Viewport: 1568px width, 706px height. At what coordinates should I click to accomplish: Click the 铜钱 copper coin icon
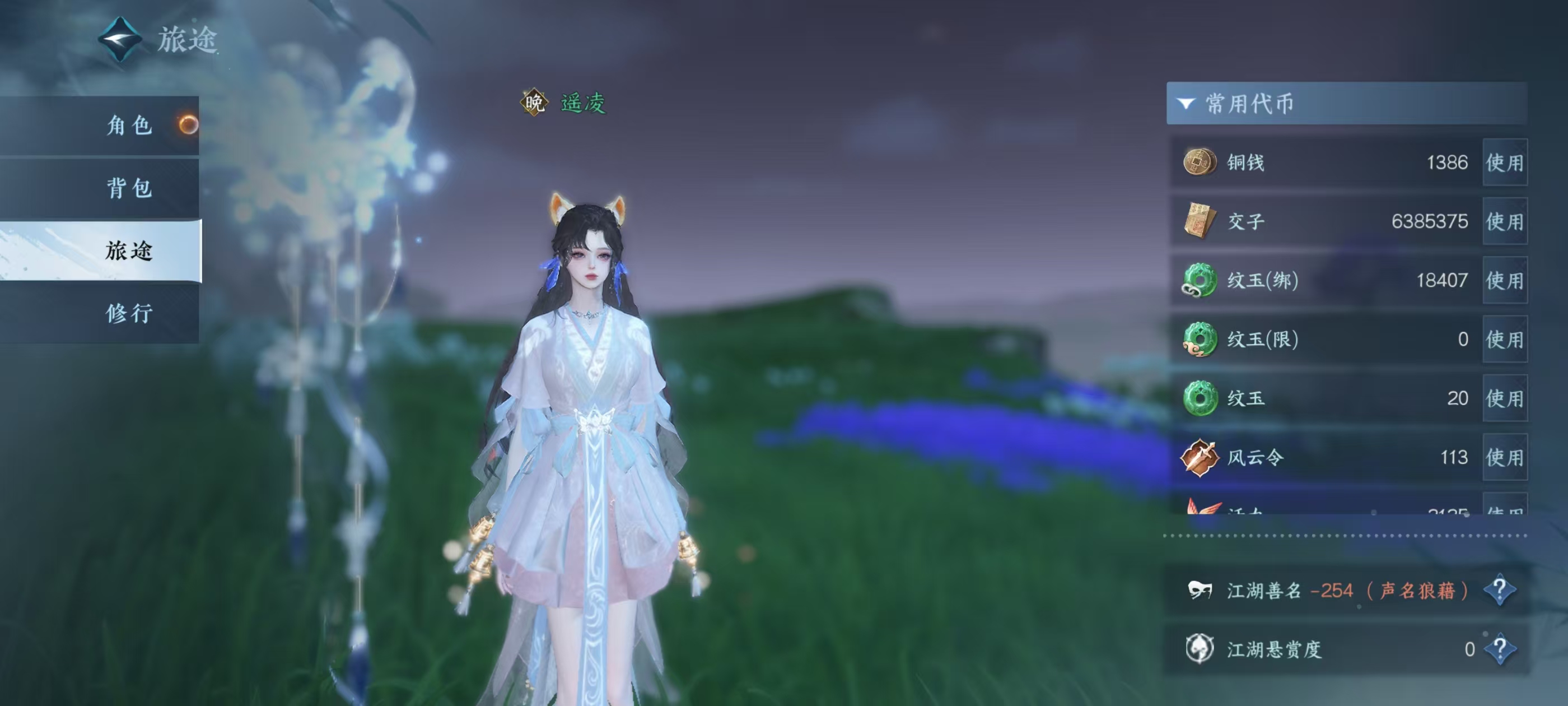pyautogui.click(x=1199, y=162)
